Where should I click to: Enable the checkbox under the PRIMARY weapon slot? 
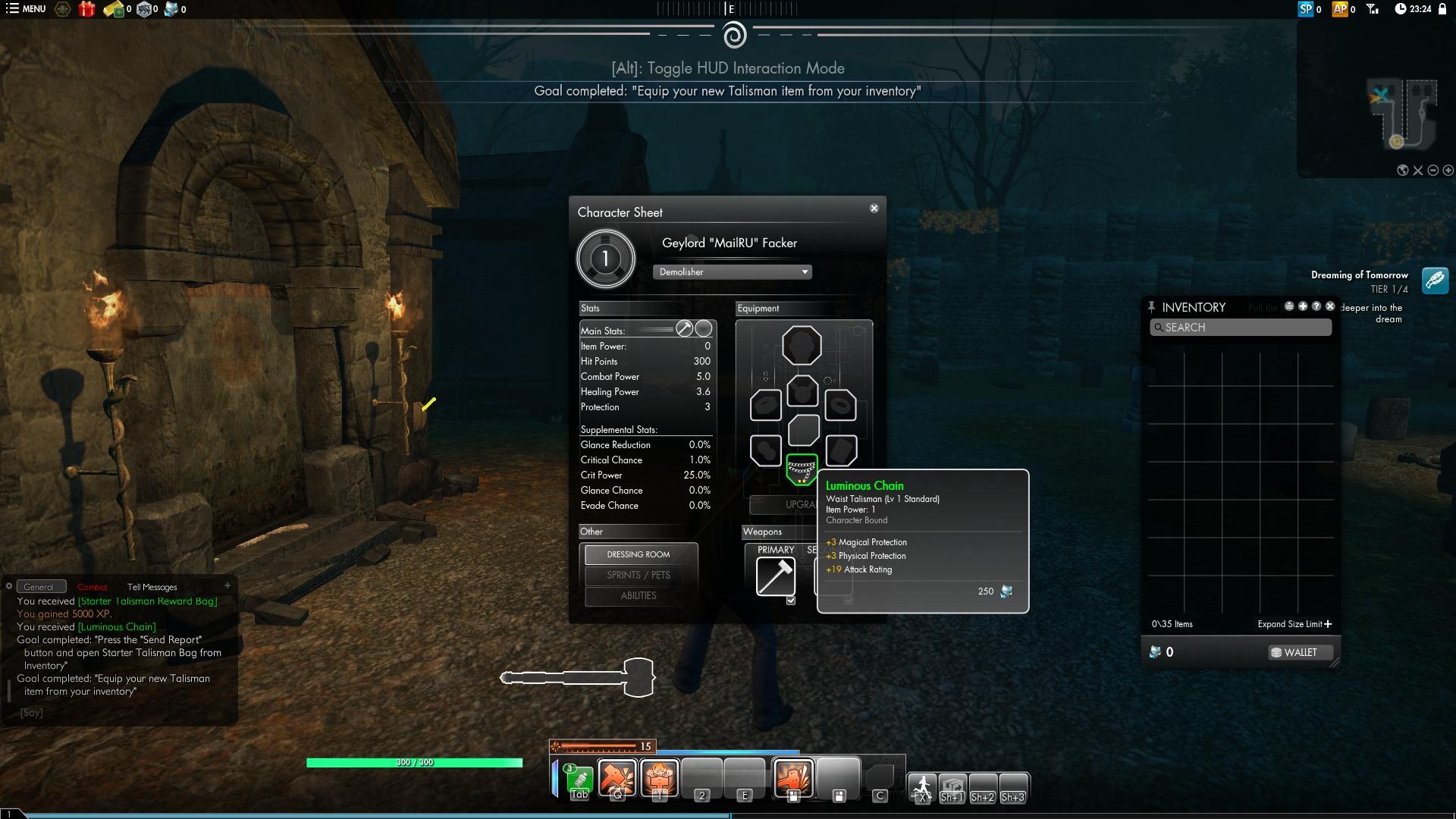(792, 600)
